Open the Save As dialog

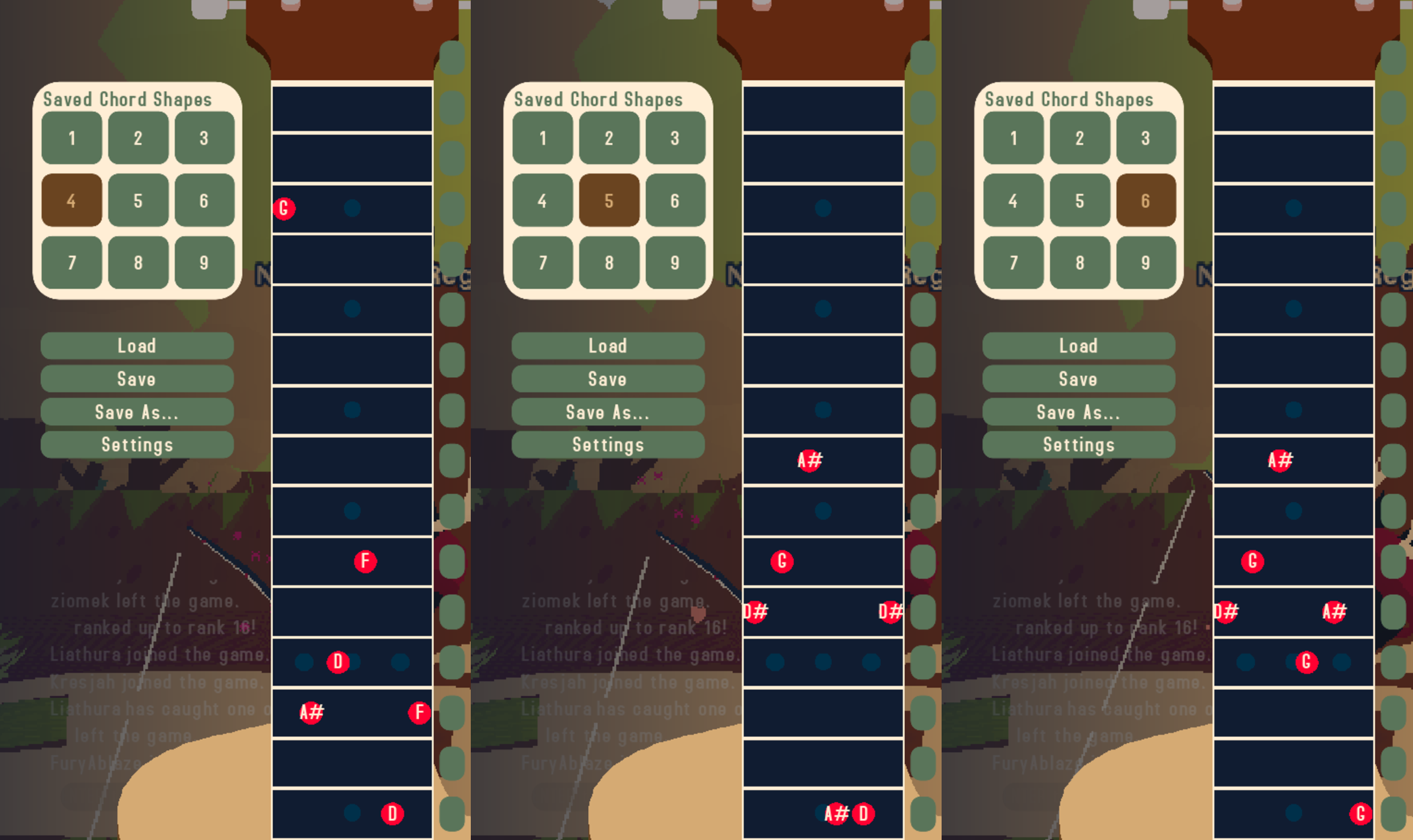(x=137, y=412)
